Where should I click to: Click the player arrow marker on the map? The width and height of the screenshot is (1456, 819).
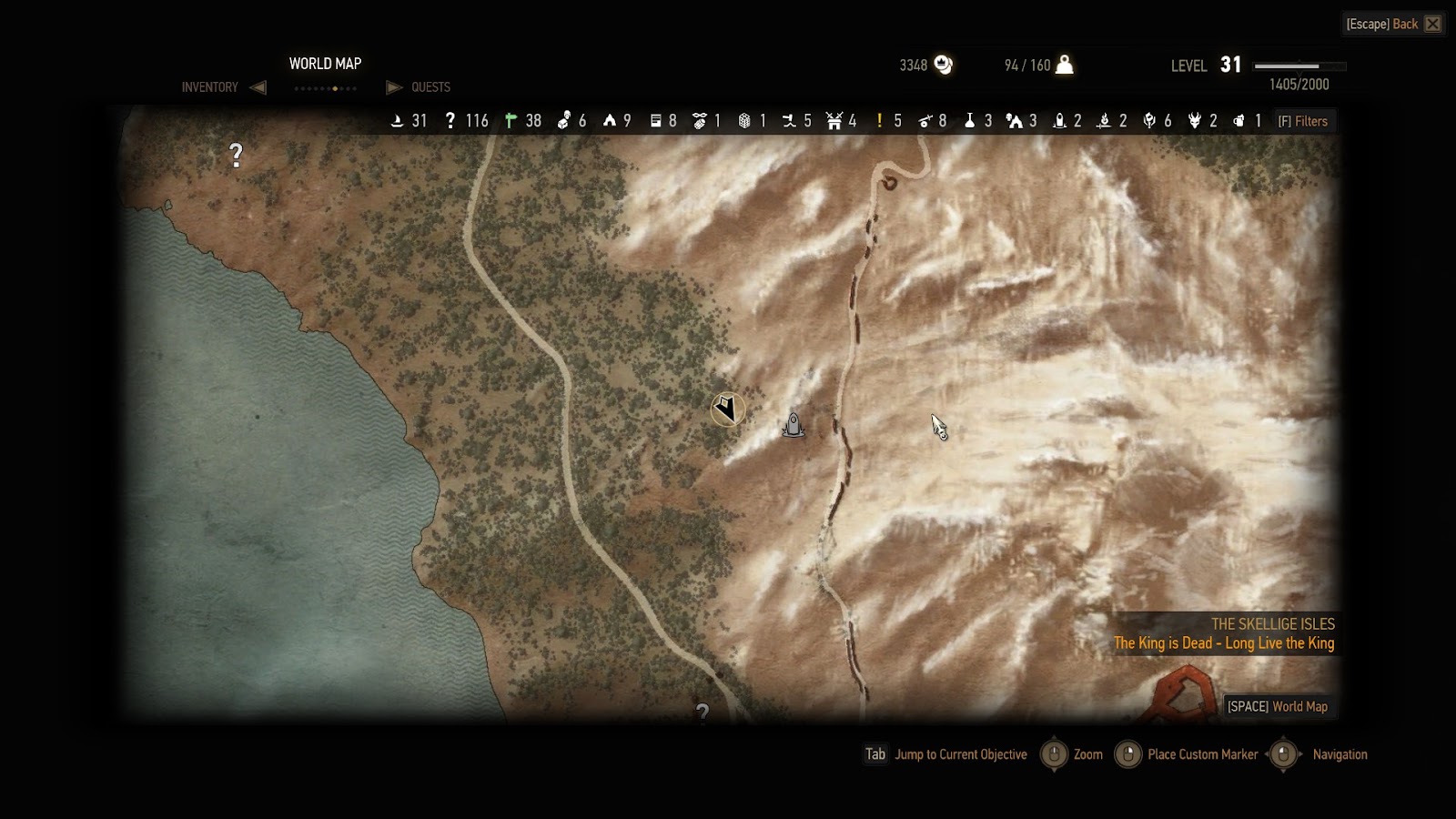pos(727,409)
